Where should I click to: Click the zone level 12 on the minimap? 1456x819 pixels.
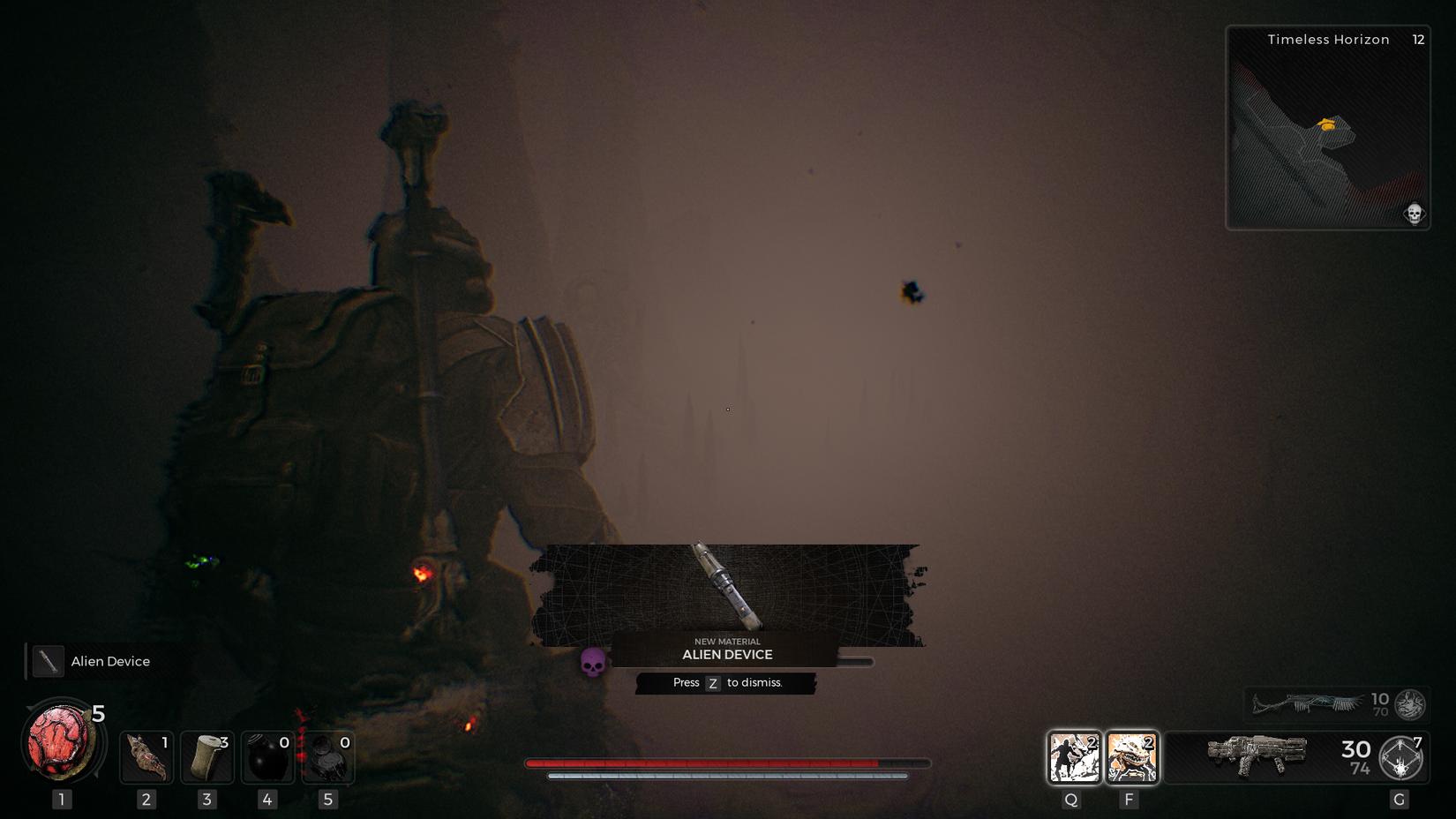1418,40
